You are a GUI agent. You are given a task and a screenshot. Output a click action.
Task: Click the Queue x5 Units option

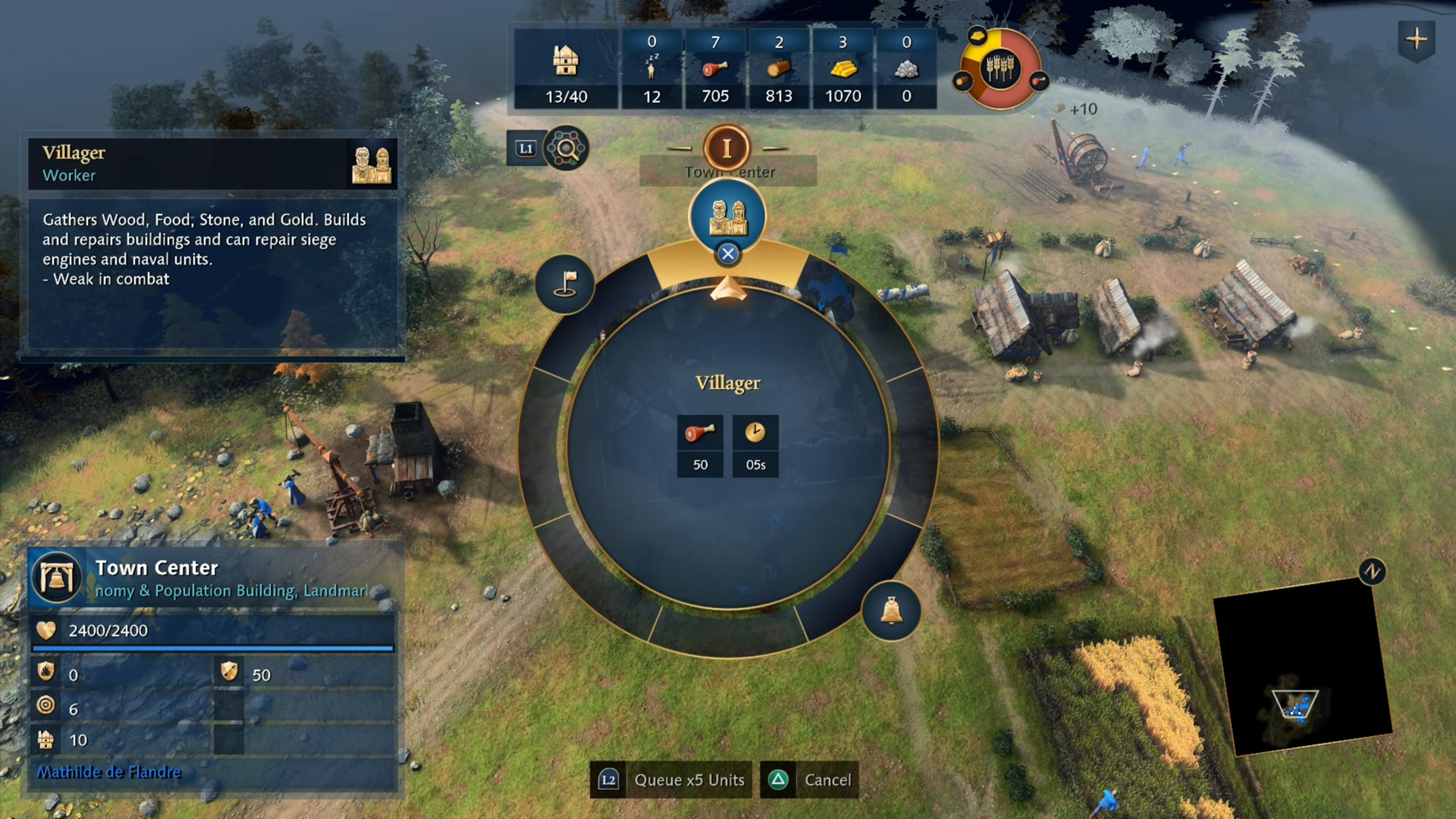pos(671,780)
